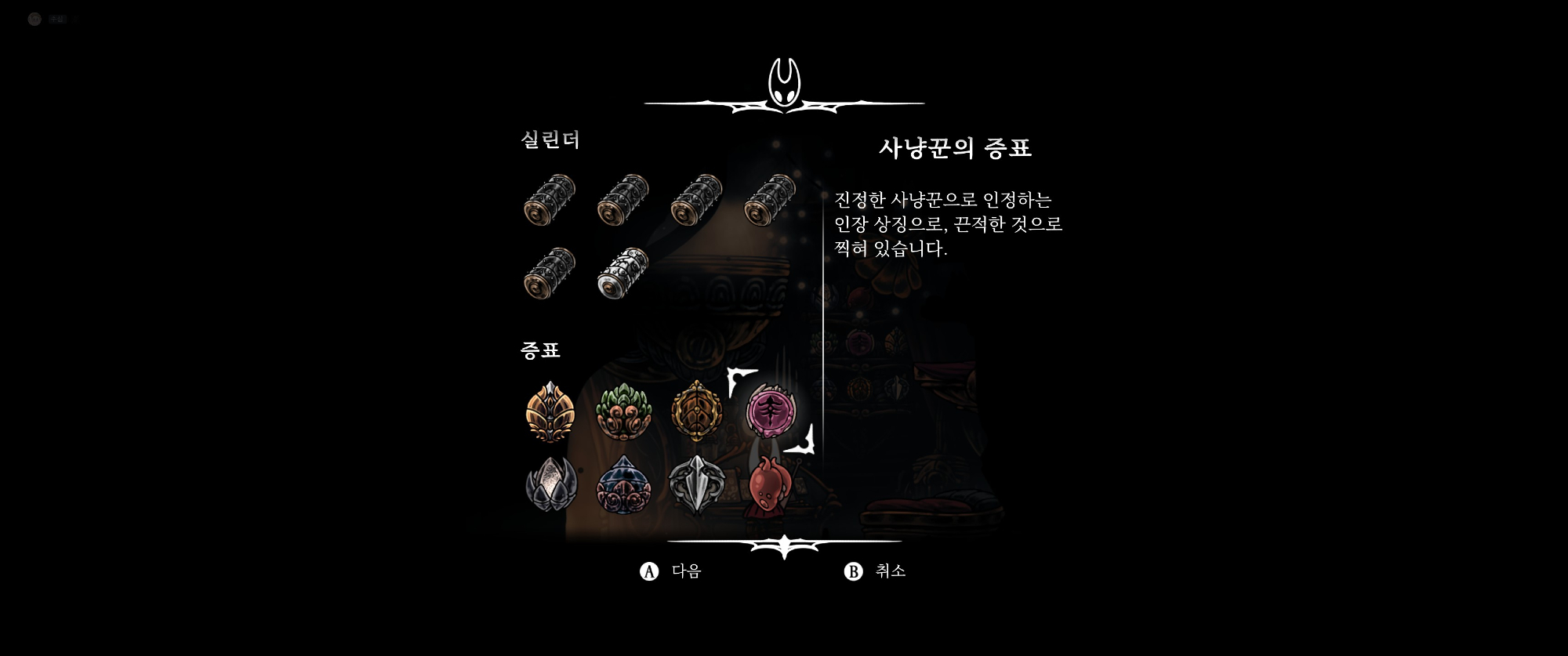Select the red bulbous creature token

click(769, 484)
